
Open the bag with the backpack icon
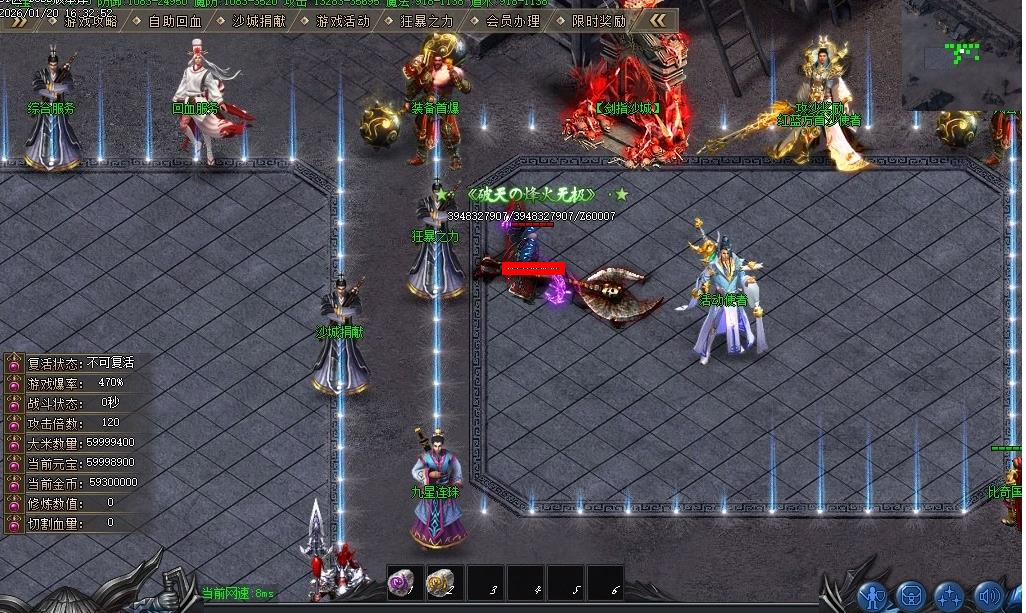point(911,596)
